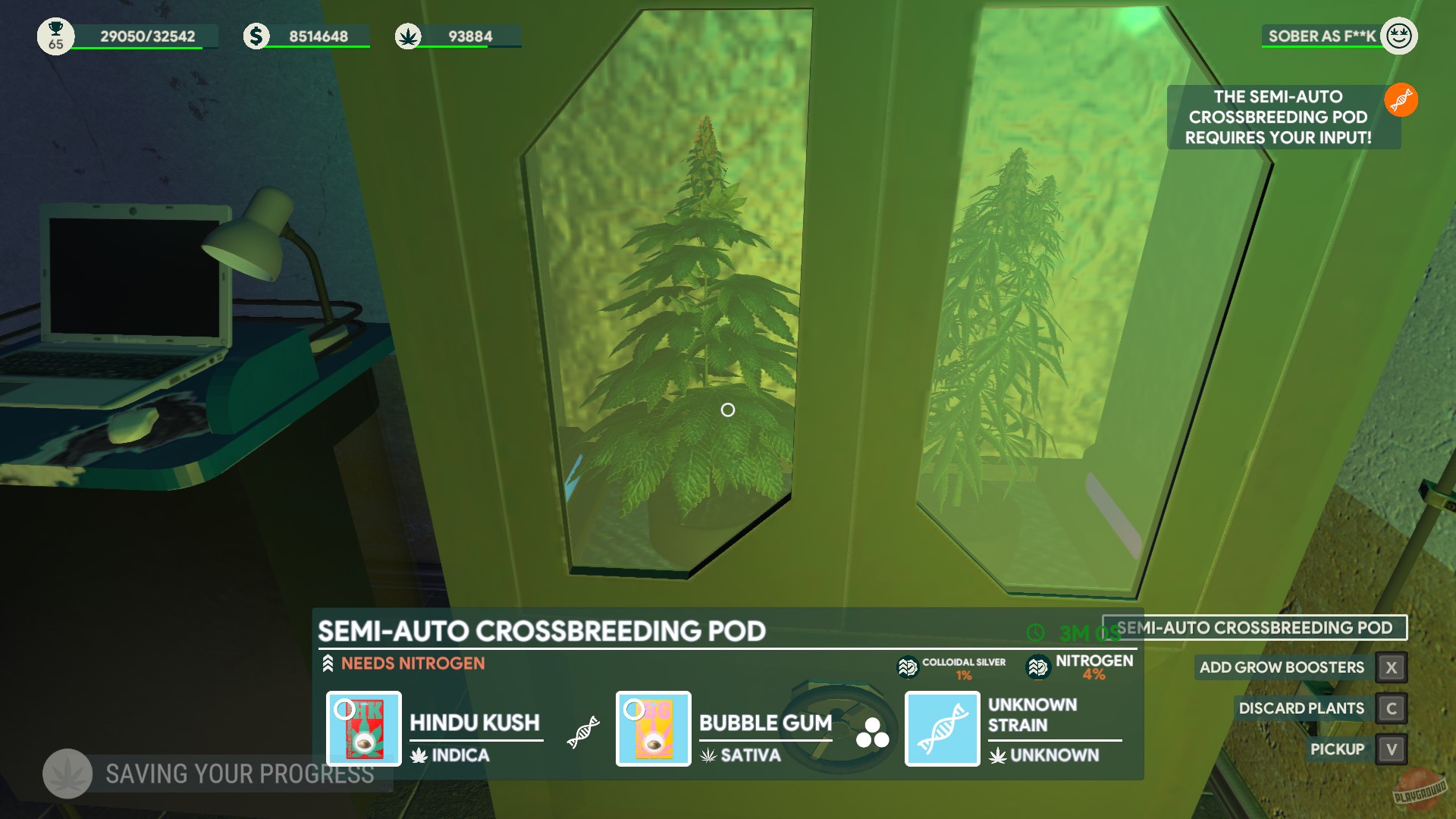Click the Nitrogen booster icon
Viewport: 1456px width, 819px height.
(x=1037, y=666)
